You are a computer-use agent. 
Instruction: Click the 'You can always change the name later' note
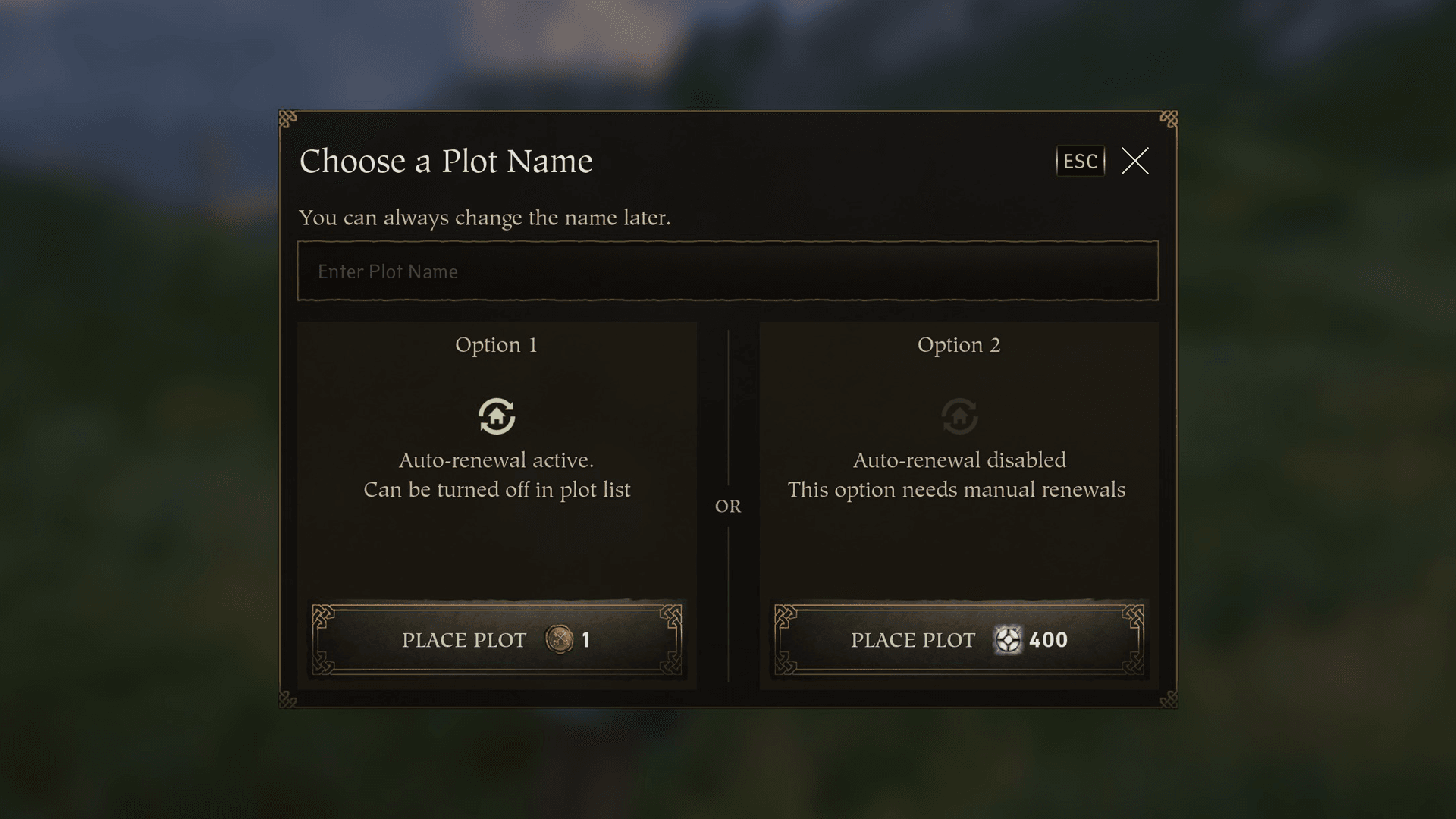click(486, 218)
